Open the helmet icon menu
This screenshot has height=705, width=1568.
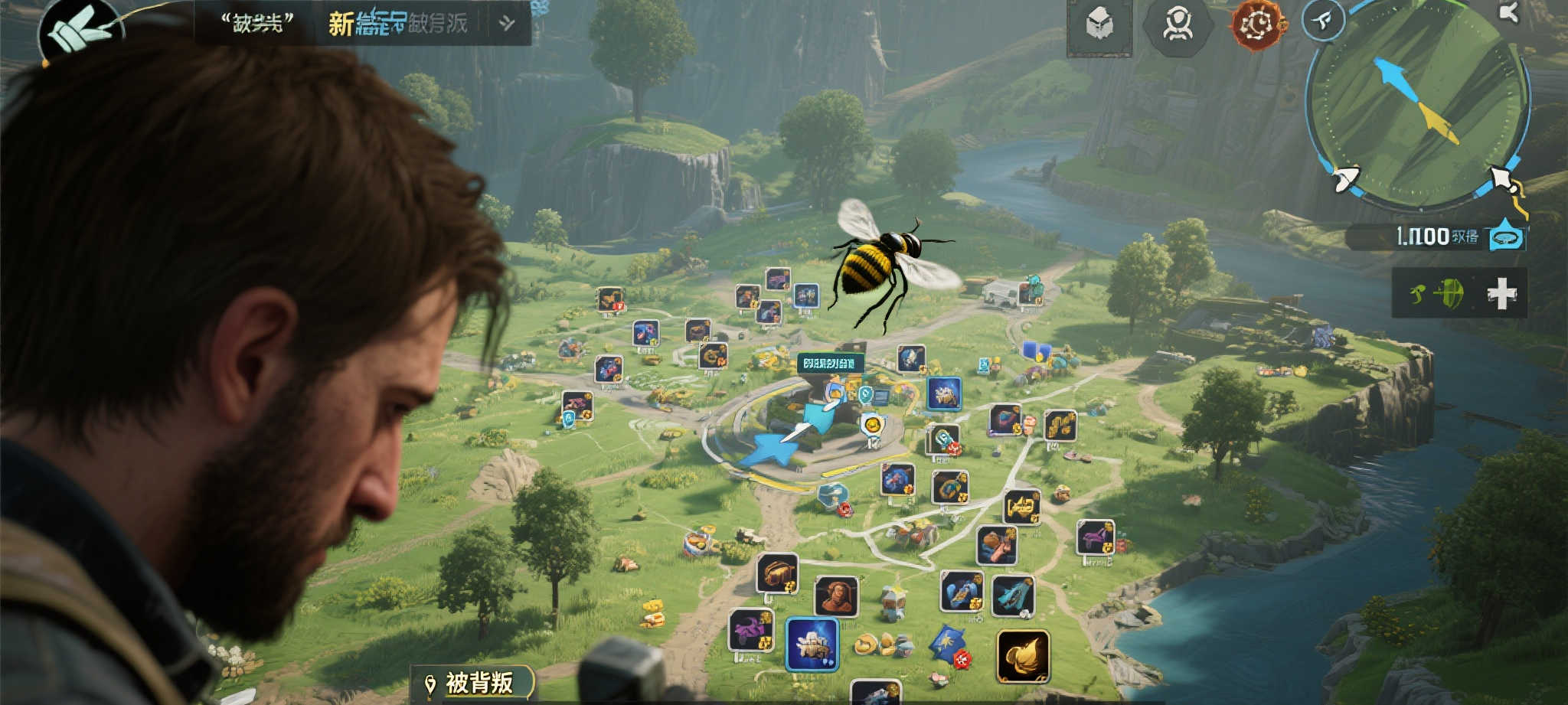tap(1099, 25)
